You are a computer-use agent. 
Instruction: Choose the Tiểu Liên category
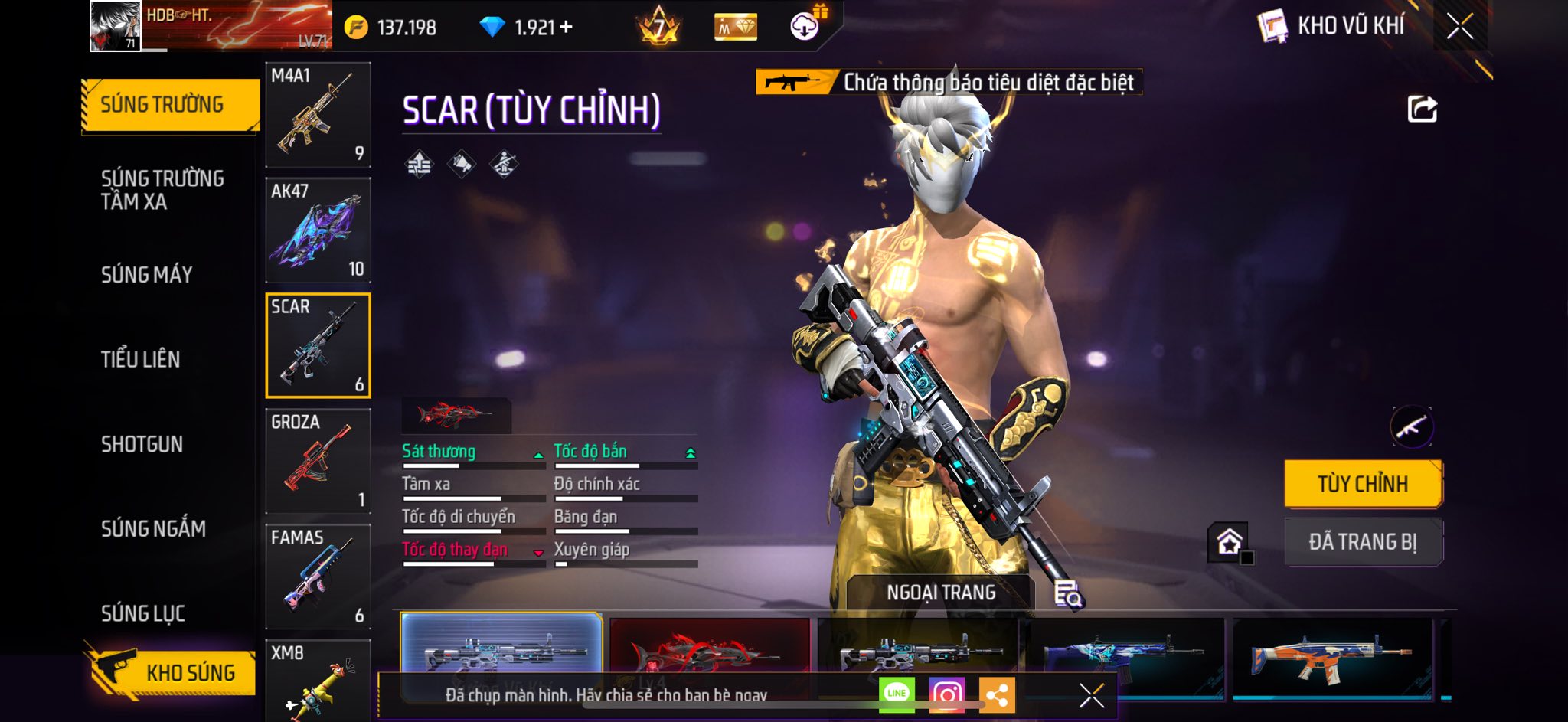141,359
